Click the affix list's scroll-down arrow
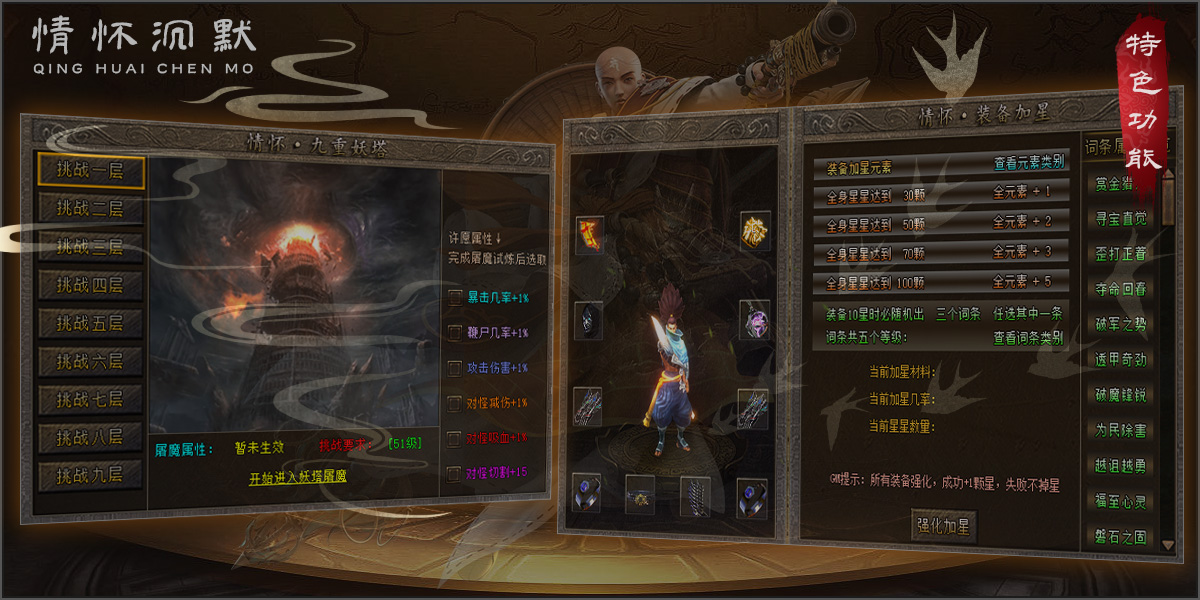 click(1168, 544)
